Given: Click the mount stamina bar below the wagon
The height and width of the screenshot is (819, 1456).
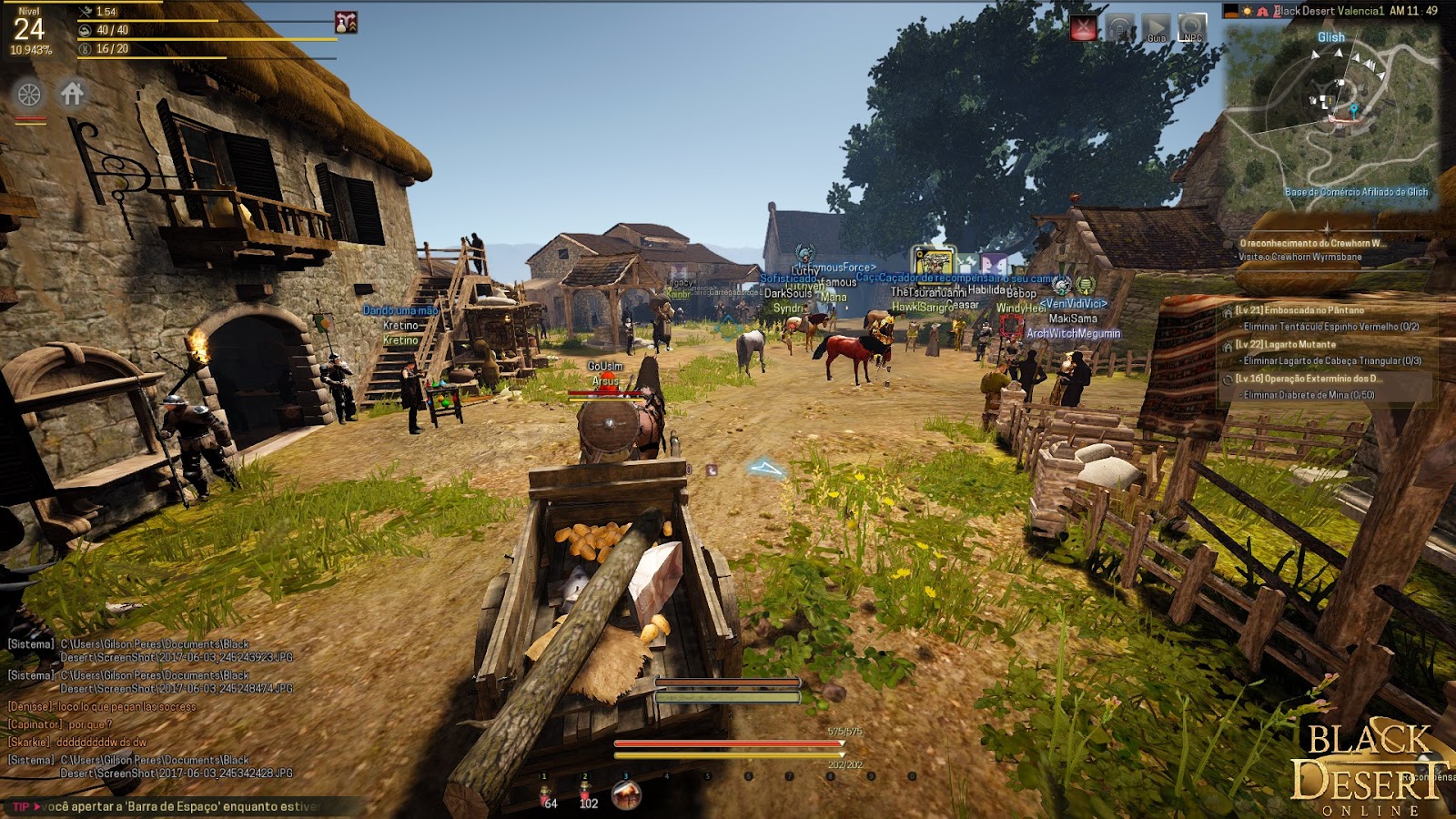Looking at the screenshot, I should point(726,698).
